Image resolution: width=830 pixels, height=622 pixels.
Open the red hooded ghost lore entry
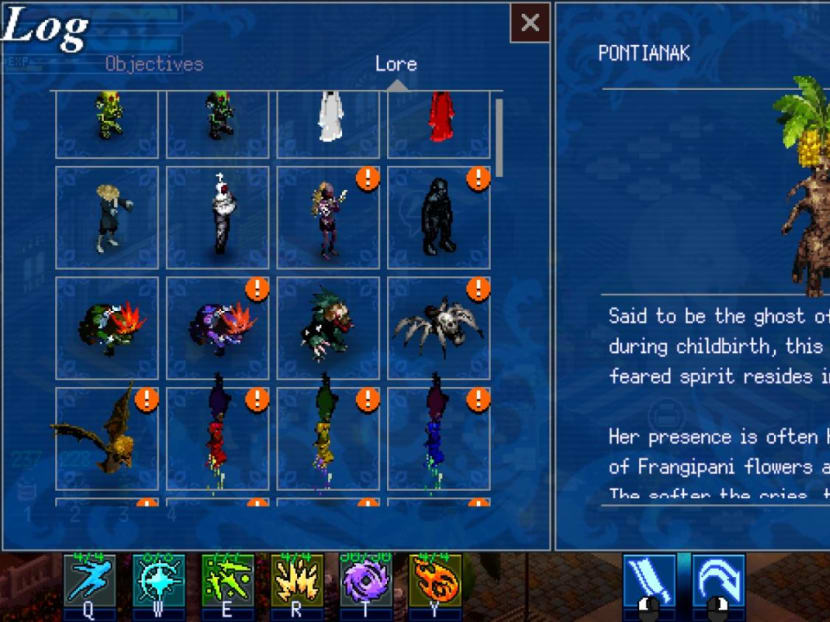[439, 120]
